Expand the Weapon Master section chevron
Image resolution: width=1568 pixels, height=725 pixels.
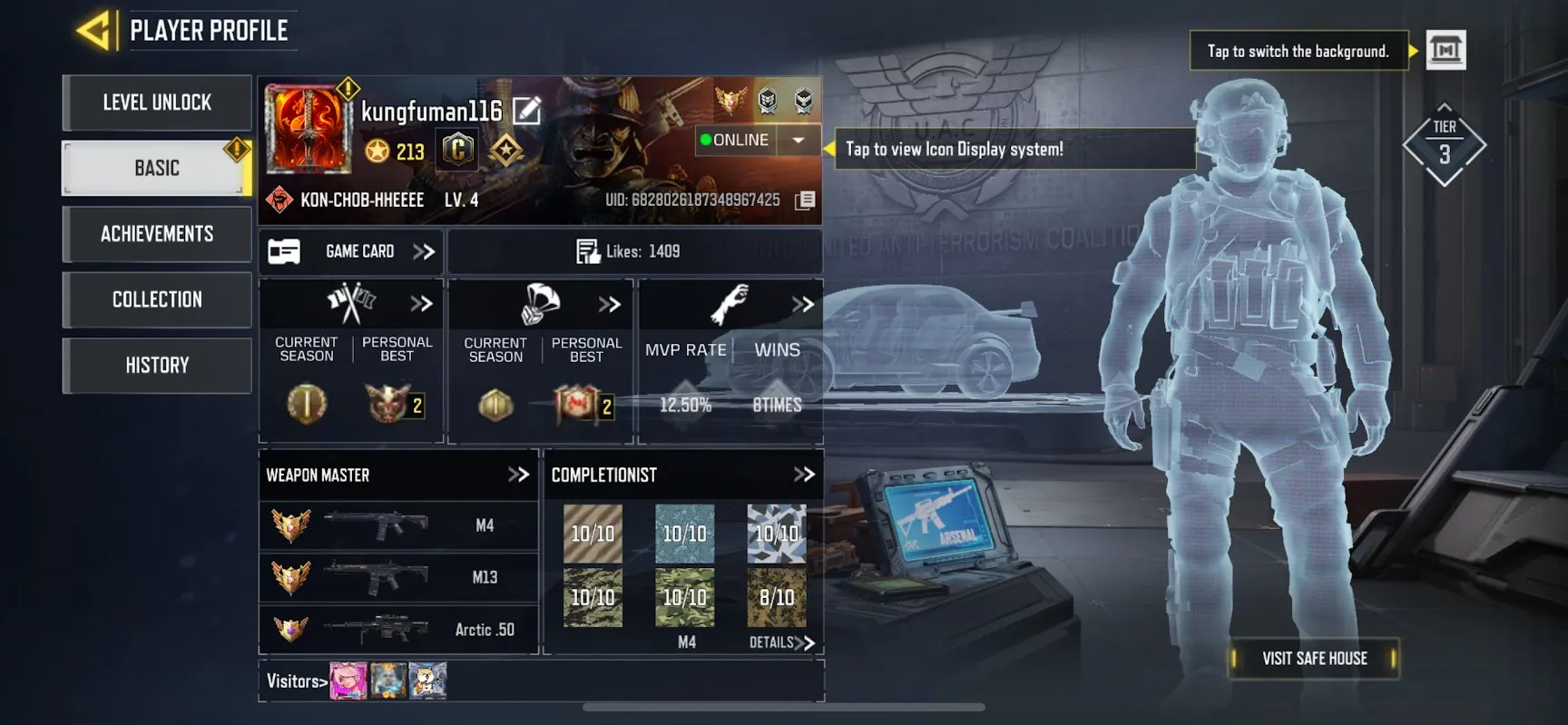(520, 474)
